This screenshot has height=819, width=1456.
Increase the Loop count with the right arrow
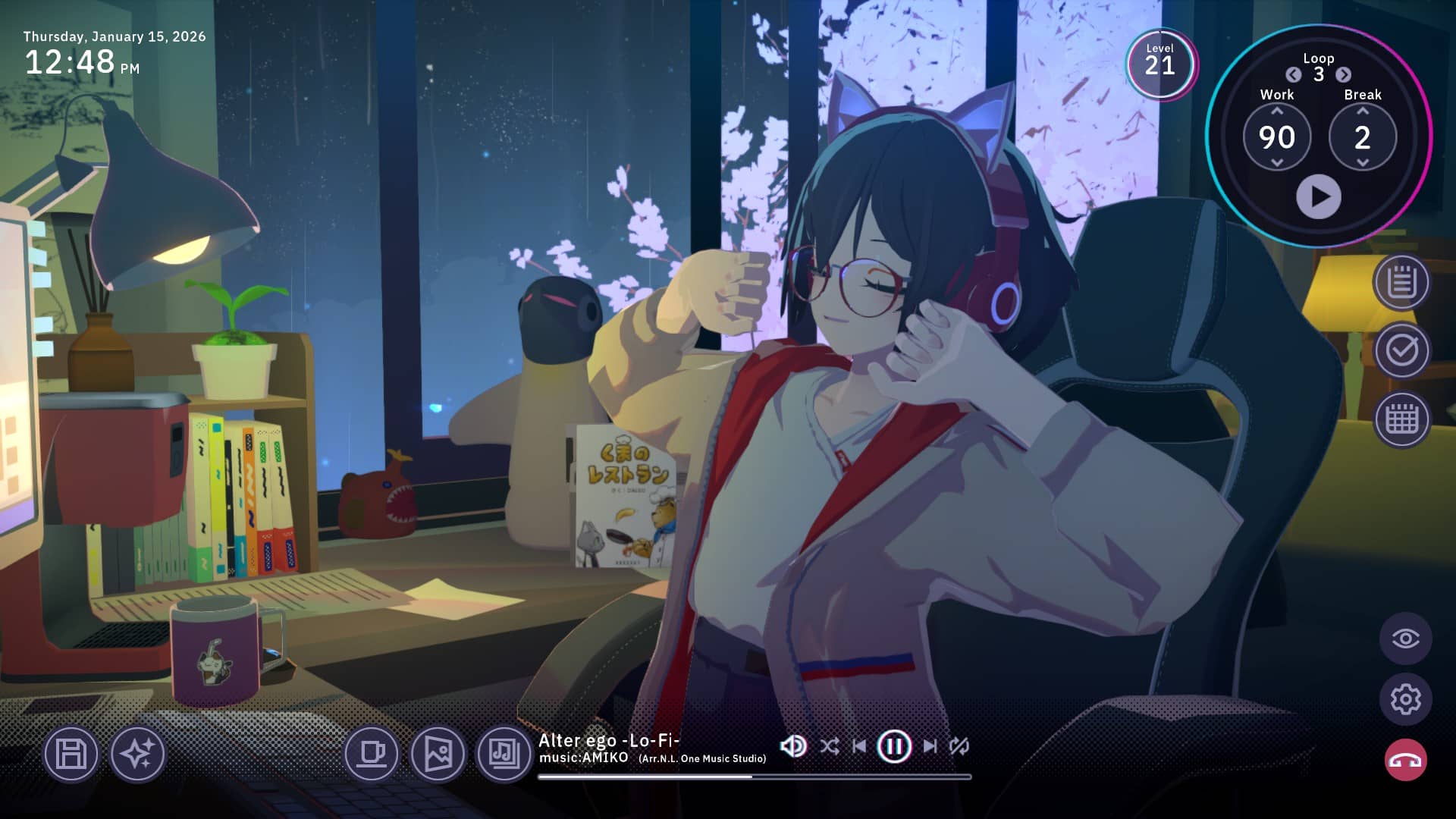coord(1343,74)
